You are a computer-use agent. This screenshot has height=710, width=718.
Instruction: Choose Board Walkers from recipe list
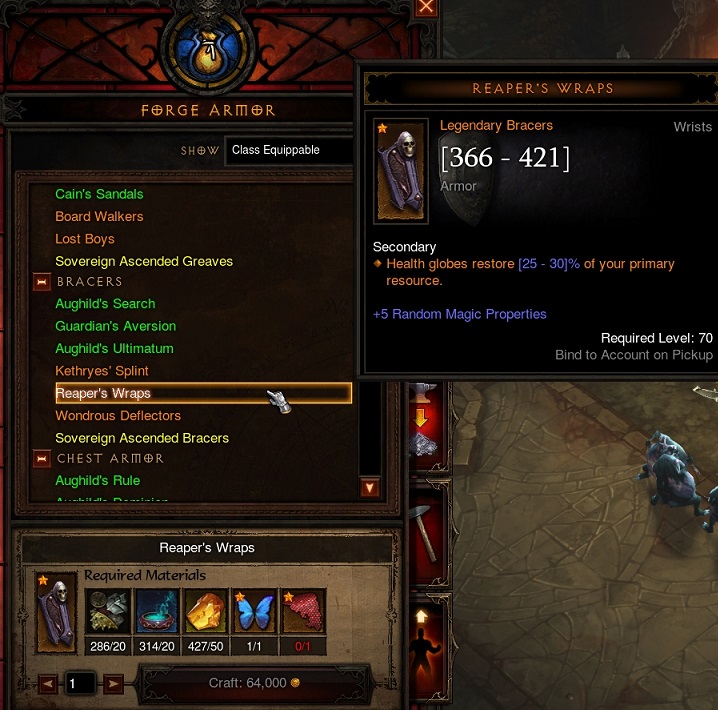99,216
